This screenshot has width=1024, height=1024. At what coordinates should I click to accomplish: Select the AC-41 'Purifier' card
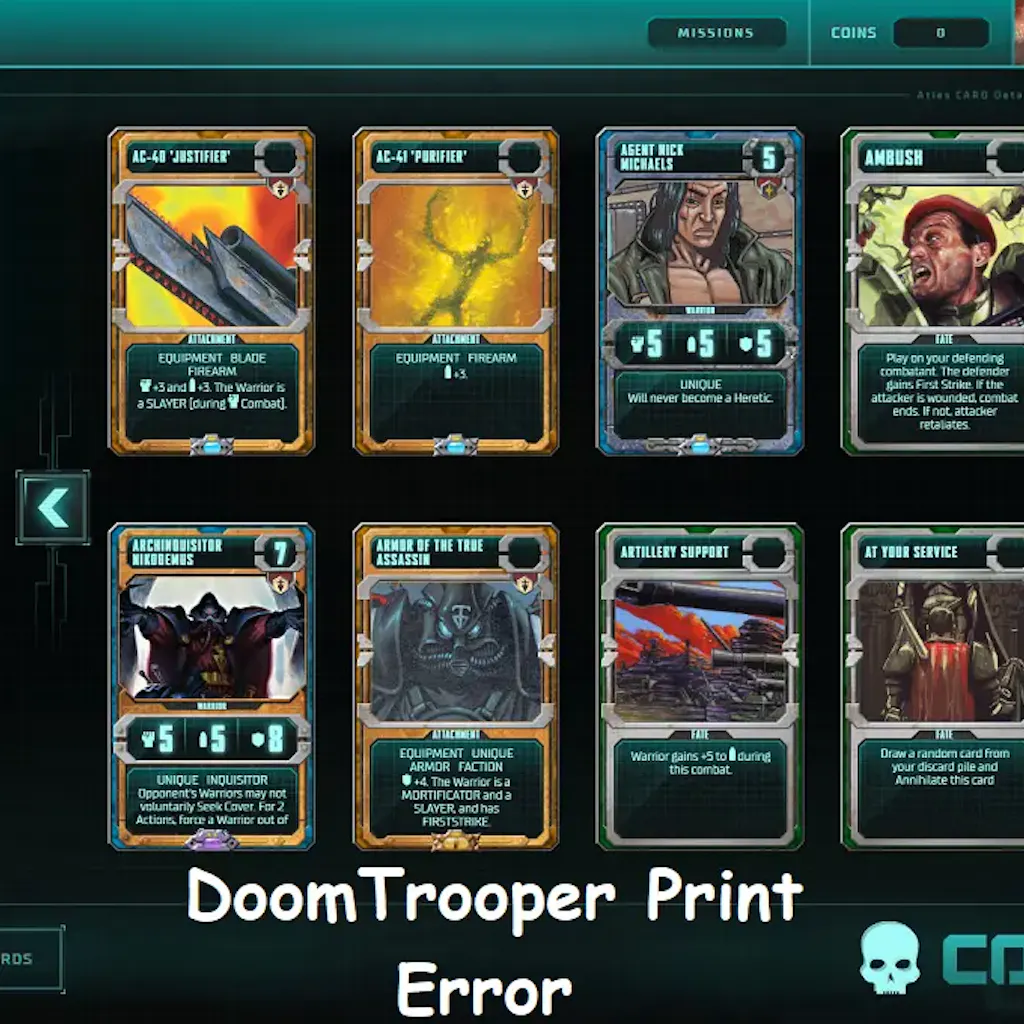pyautogui.click(x=456, y=290)
